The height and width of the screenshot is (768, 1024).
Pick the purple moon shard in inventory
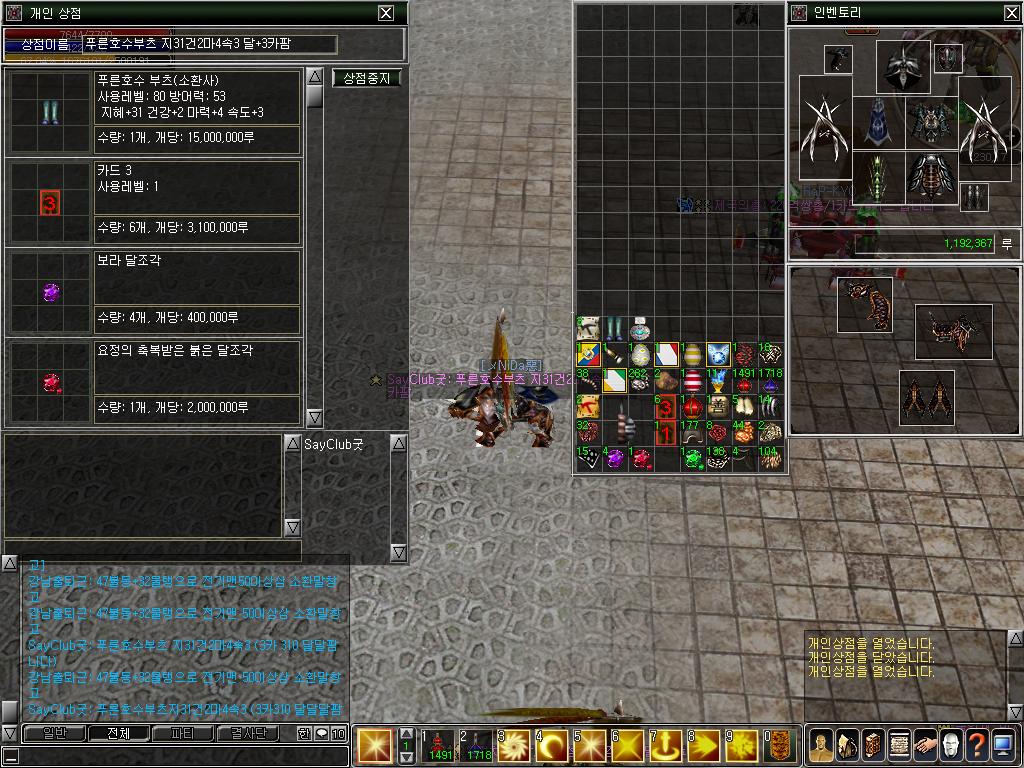(614, 459)
